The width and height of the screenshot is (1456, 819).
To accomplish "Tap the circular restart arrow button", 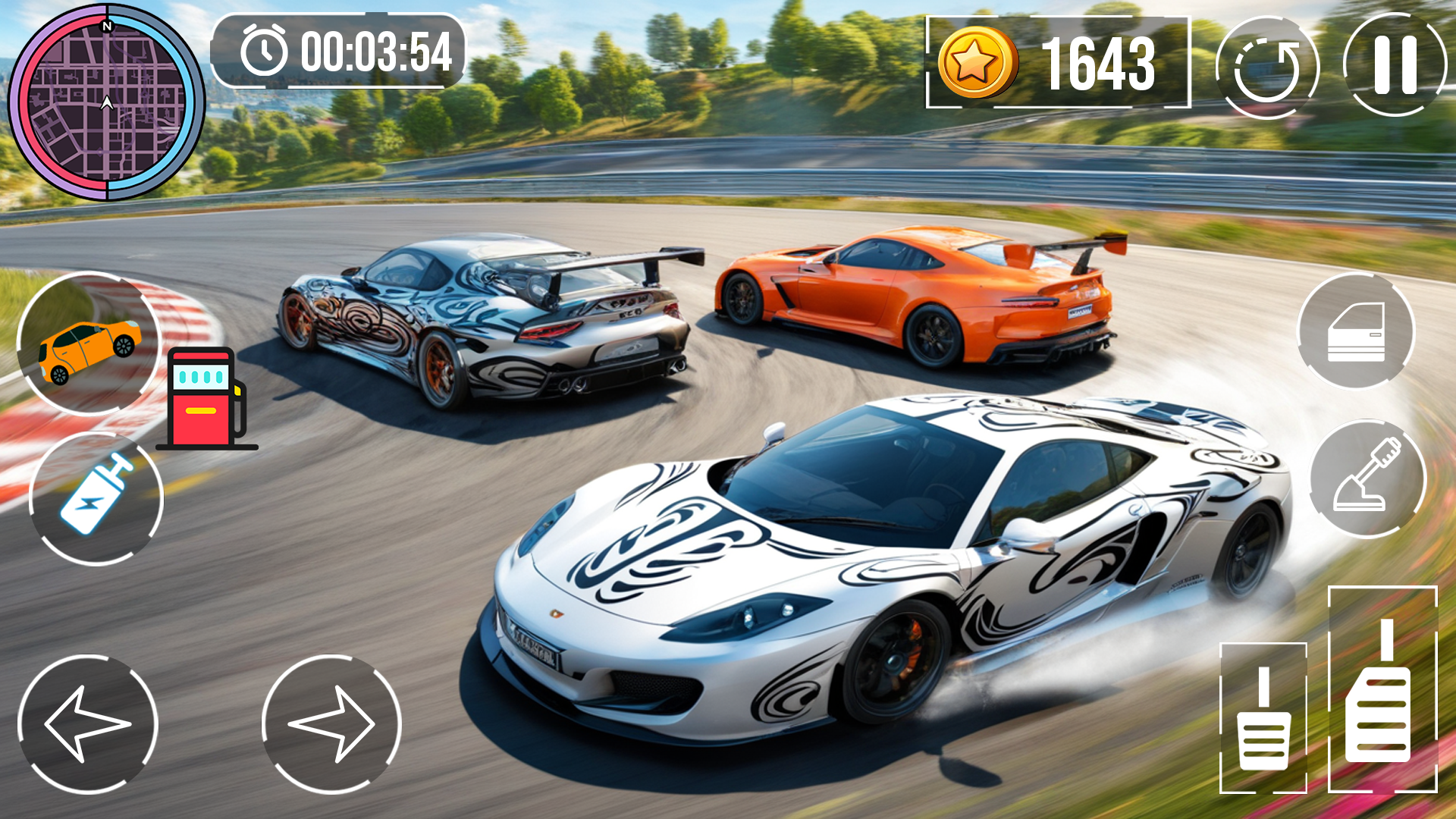I will (1266, 68).
